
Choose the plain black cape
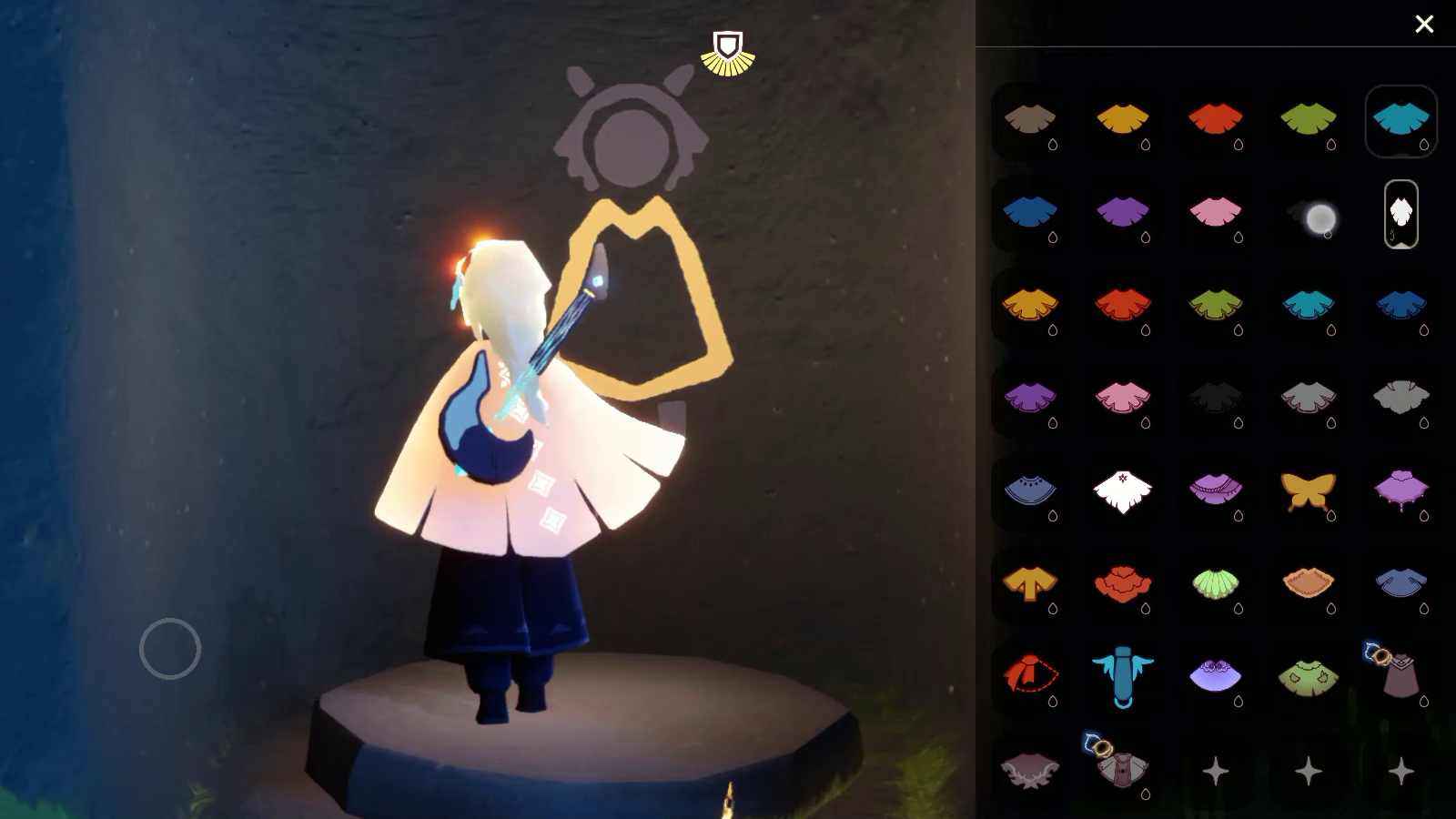pos(1215,398)
